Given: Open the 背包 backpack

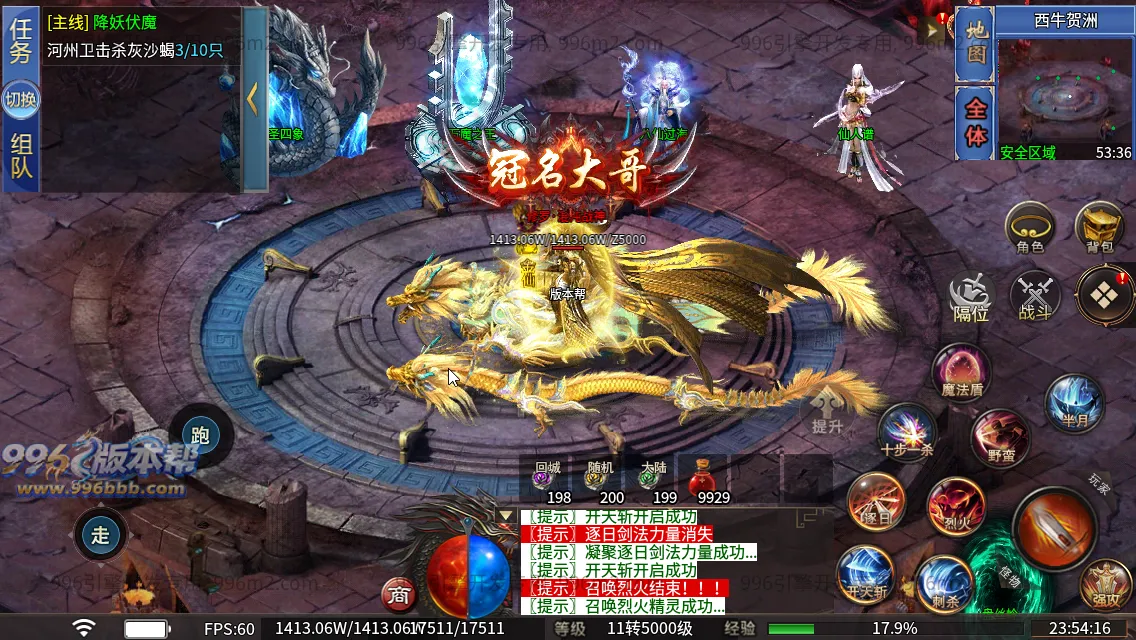Looking at the screenshot, I should coord(1099,226).
